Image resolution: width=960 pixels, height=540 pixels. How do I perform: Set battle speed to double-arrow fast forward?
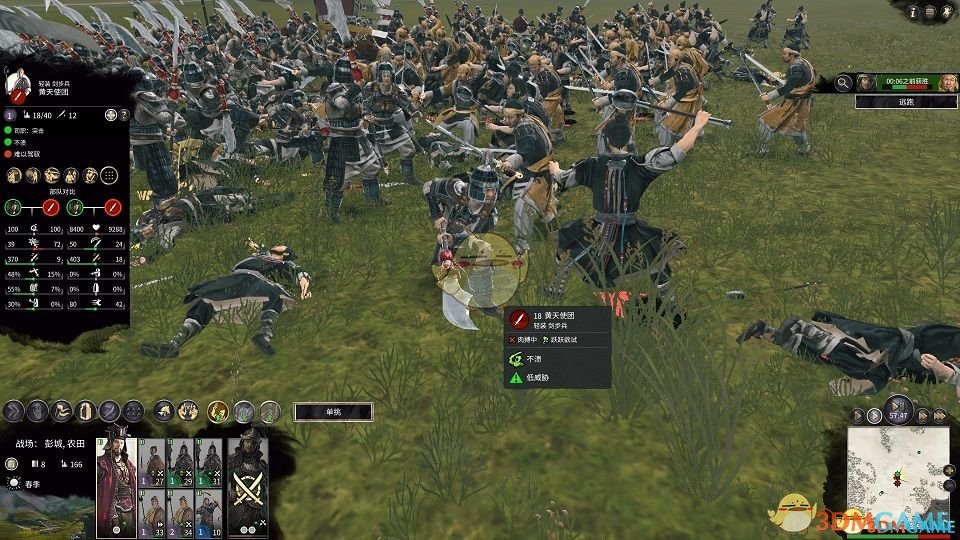[925, 415]
